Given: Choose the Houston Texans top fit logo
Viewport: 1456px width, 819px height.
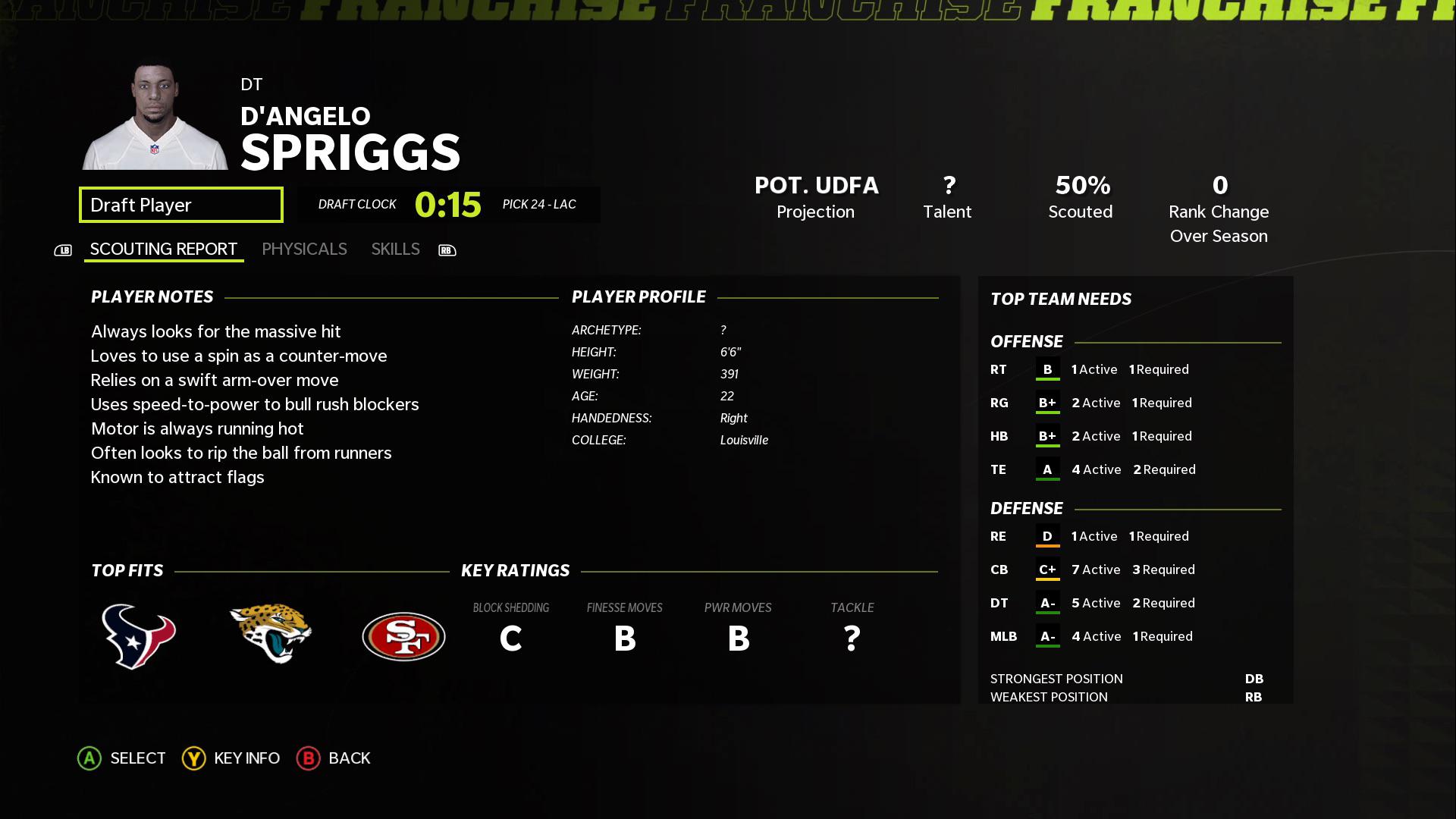Looking at the screenshot, I should click(139, 636).
